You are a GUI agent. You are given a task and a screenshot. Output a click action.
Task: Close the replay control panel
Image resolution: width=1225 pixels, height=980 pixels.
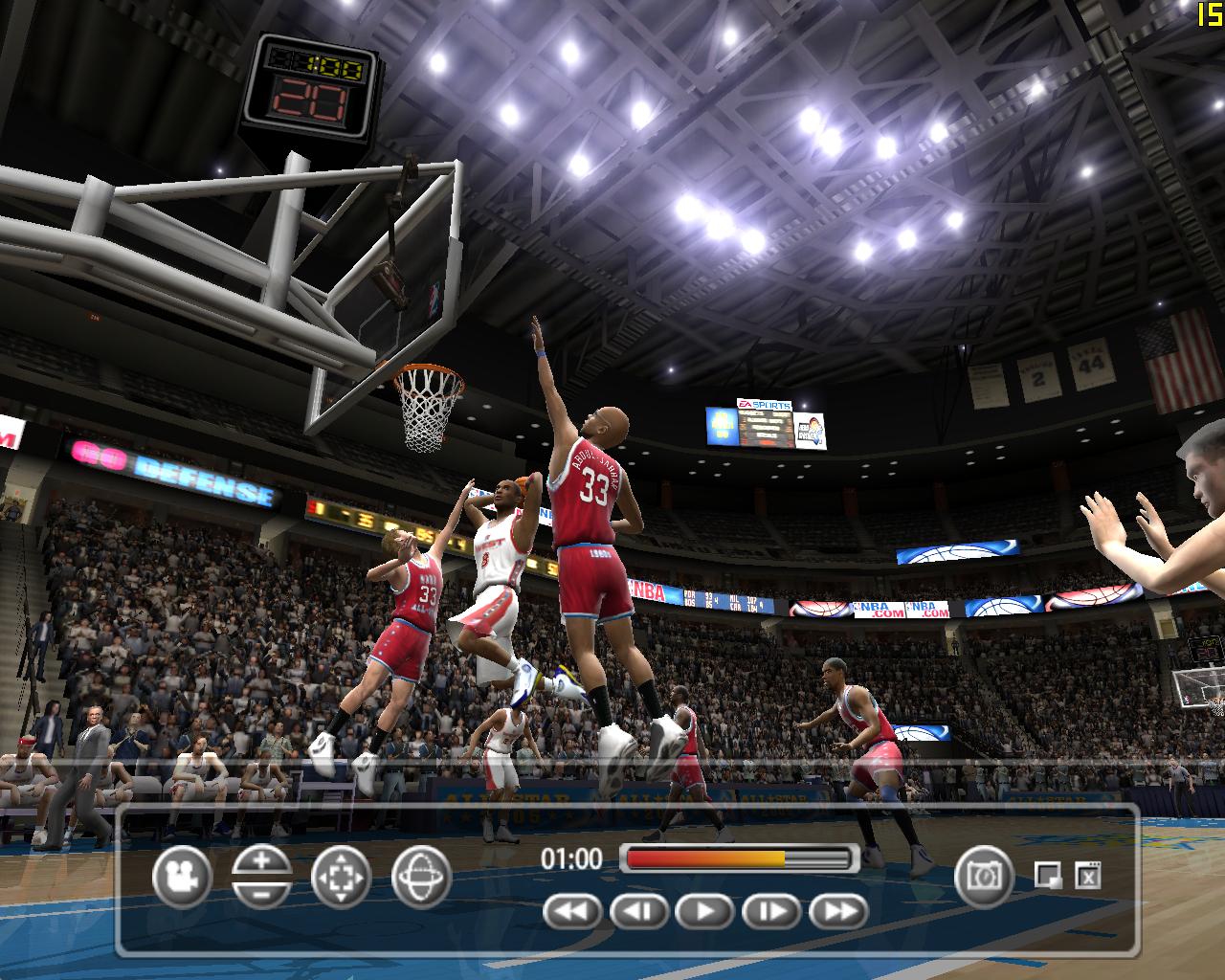click(1088, 875)
